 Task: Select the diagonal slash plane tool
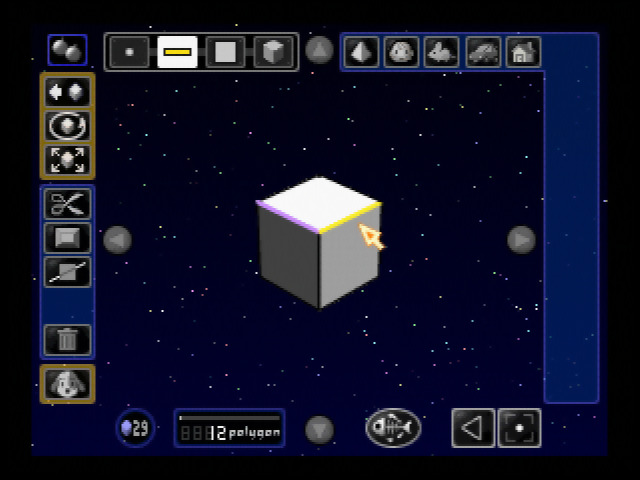coord(67,272)
